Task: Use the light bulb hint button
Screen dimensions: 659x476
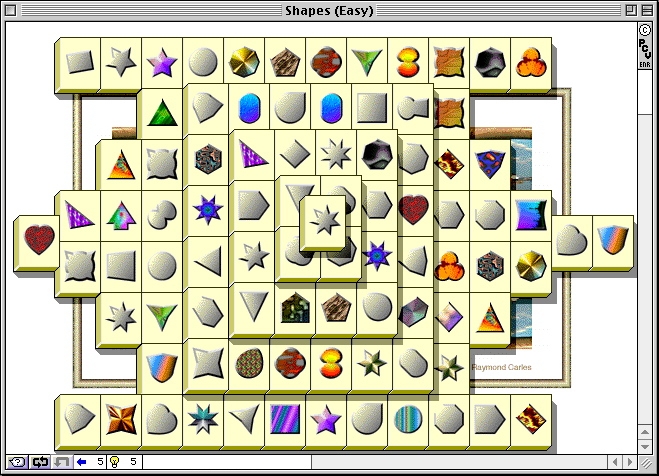Action: 113,462
